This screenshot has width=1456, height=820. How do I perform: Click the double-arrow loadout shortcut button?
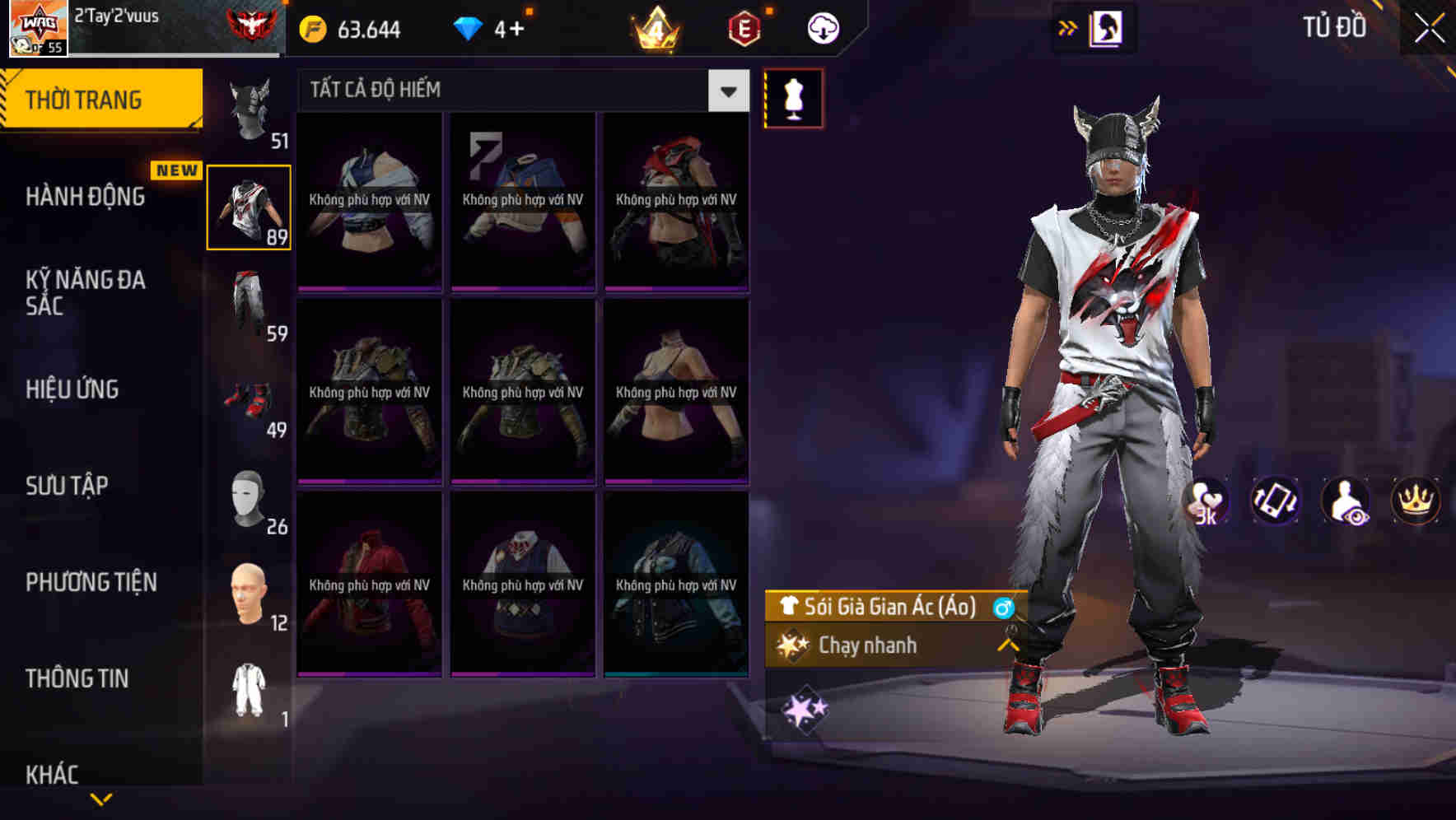point(1067,27)
